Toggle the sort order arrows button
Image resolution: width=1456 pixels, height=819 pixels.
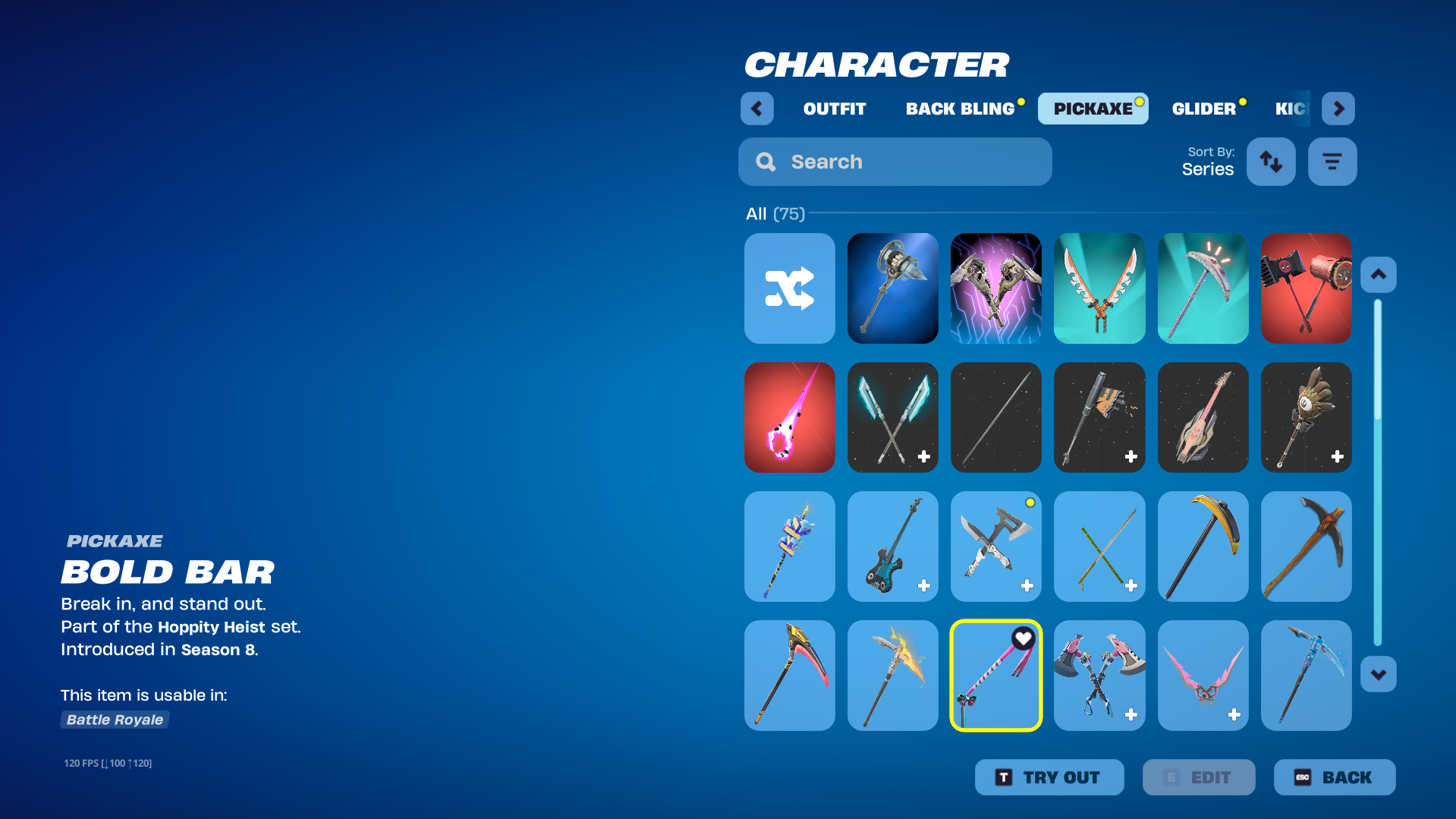coord(1271,162)
